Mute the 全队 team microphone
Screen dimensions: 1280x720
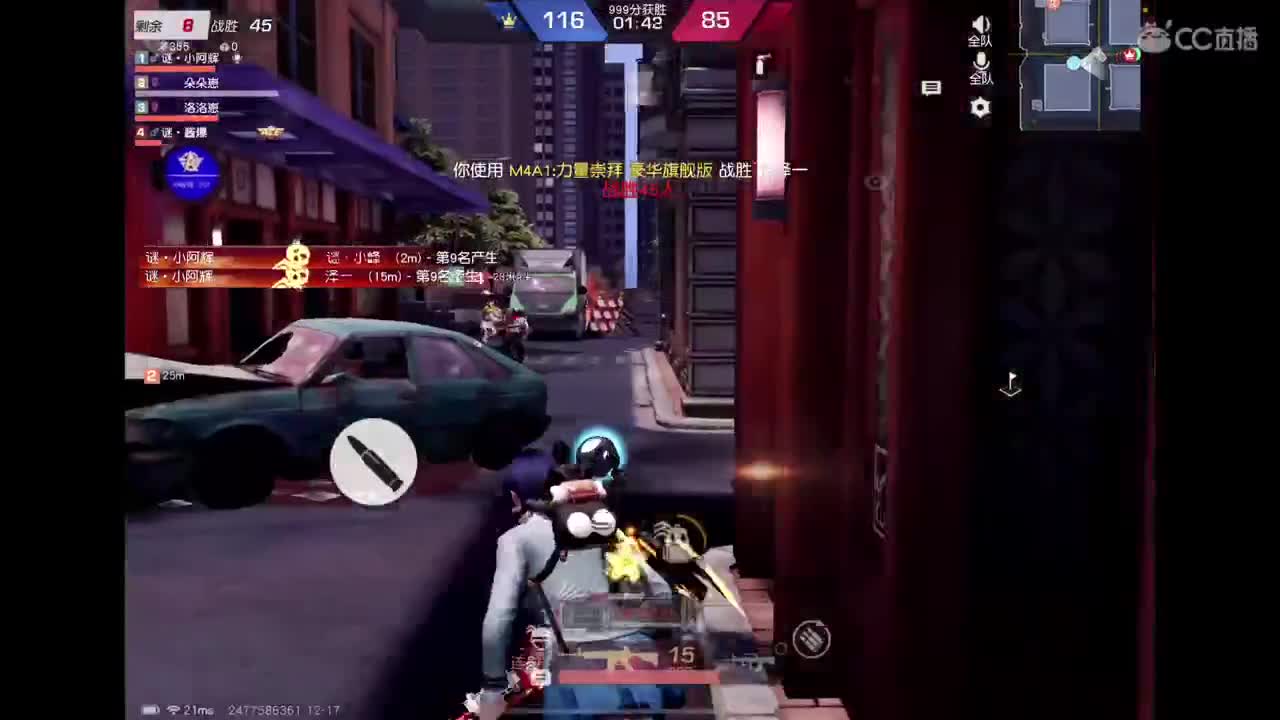[x=980, y=62]
